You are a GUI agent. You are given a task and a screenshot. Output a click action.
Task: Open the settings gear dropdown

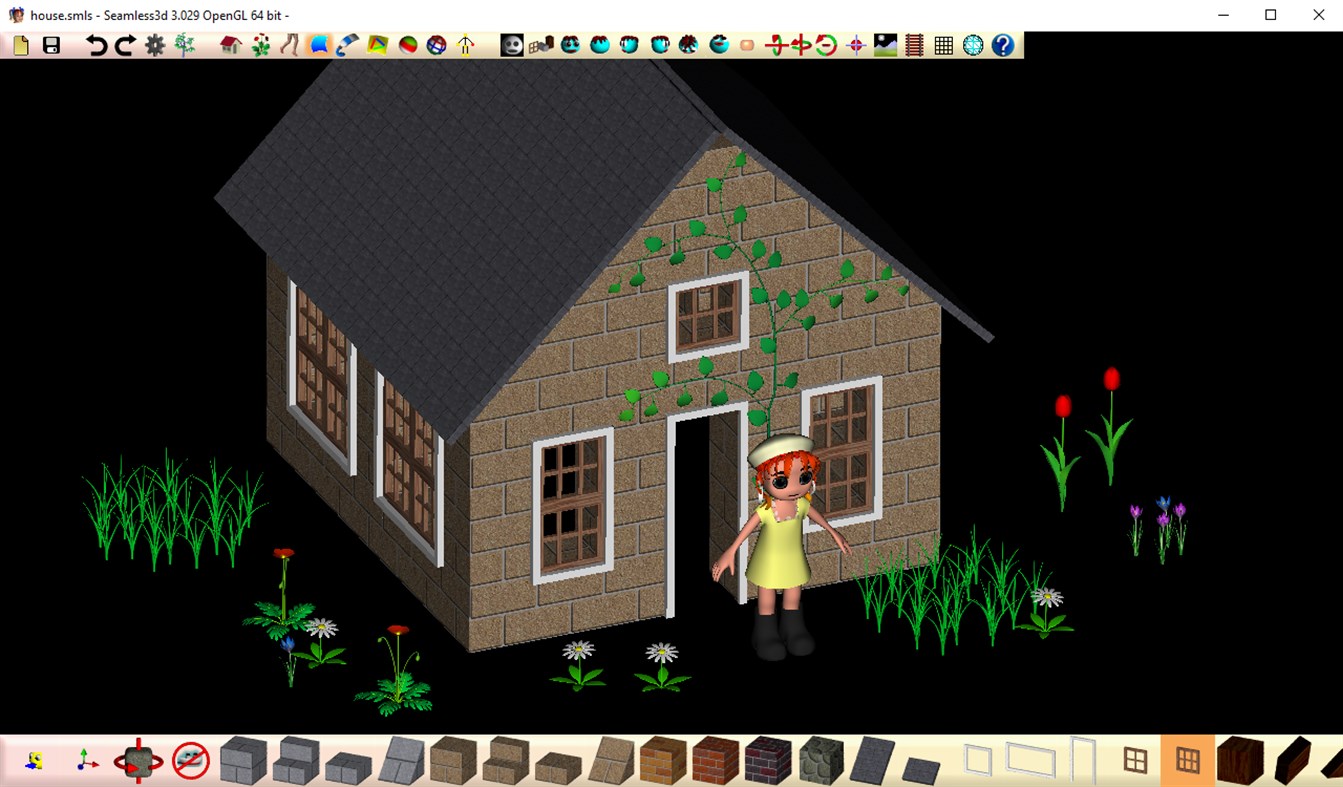click(155, 44)
